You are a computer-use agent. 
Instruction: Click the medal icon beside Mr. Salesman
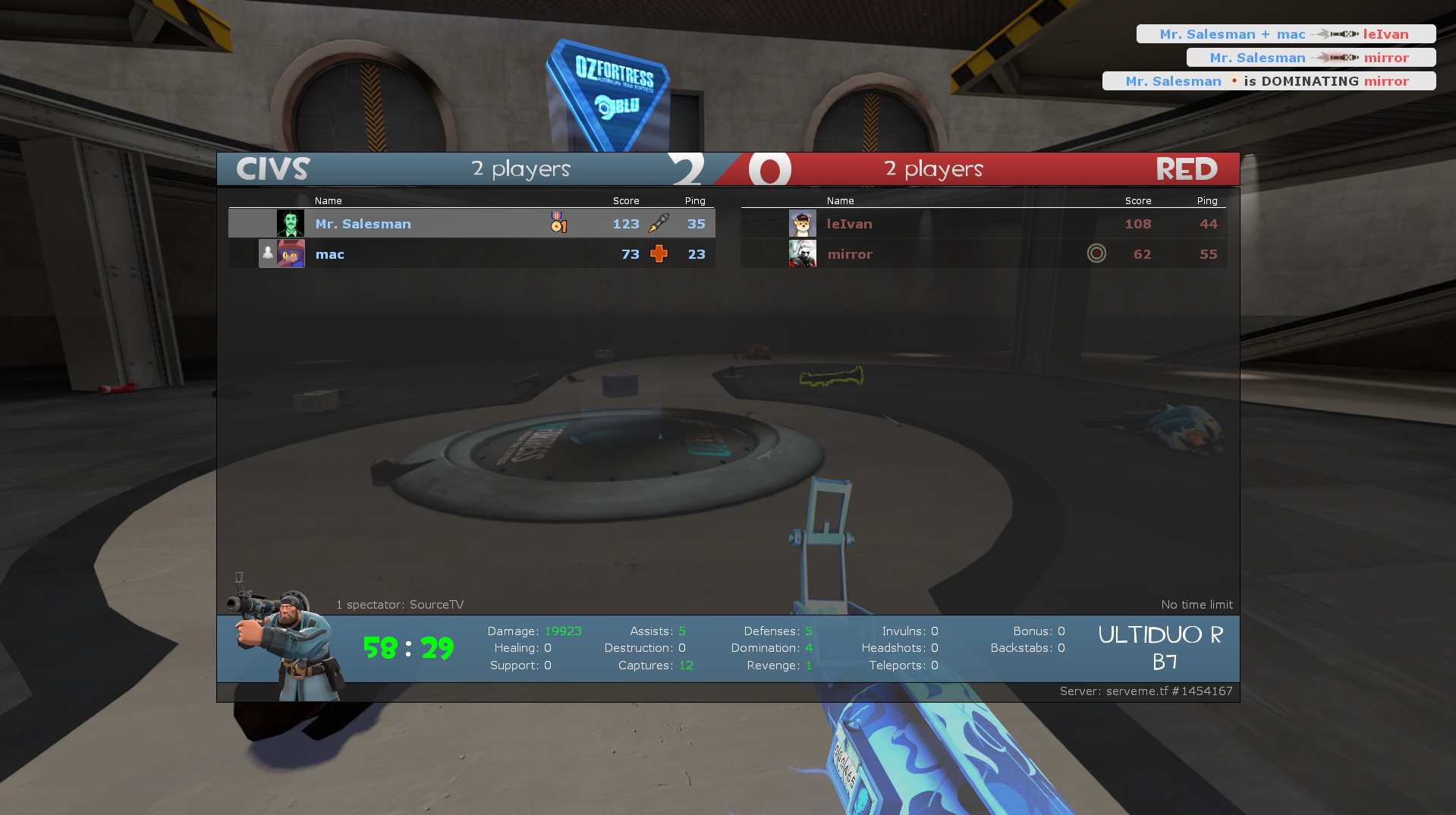coord(558,222)
